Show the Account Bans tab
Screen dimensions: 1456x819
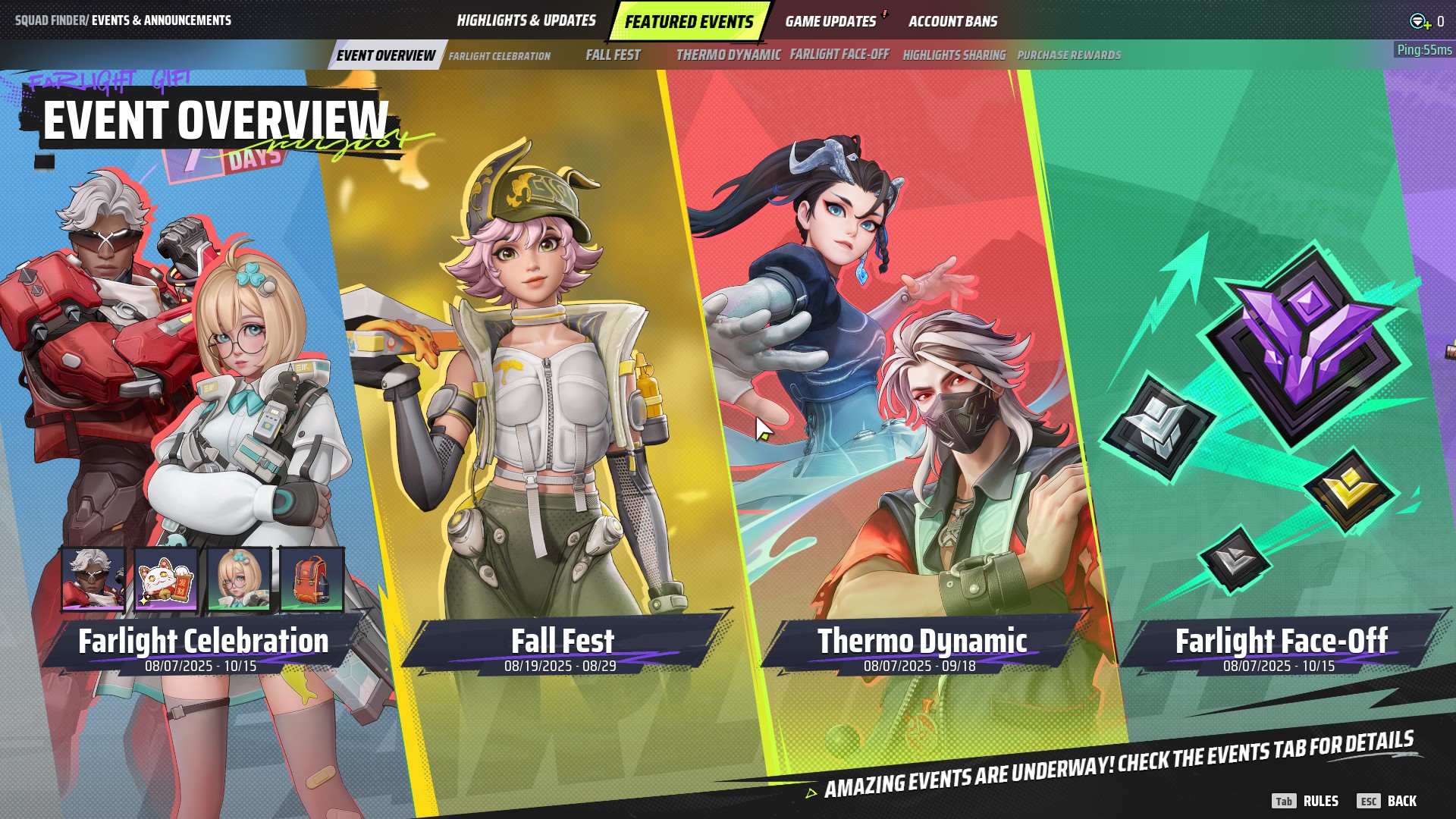952,21
